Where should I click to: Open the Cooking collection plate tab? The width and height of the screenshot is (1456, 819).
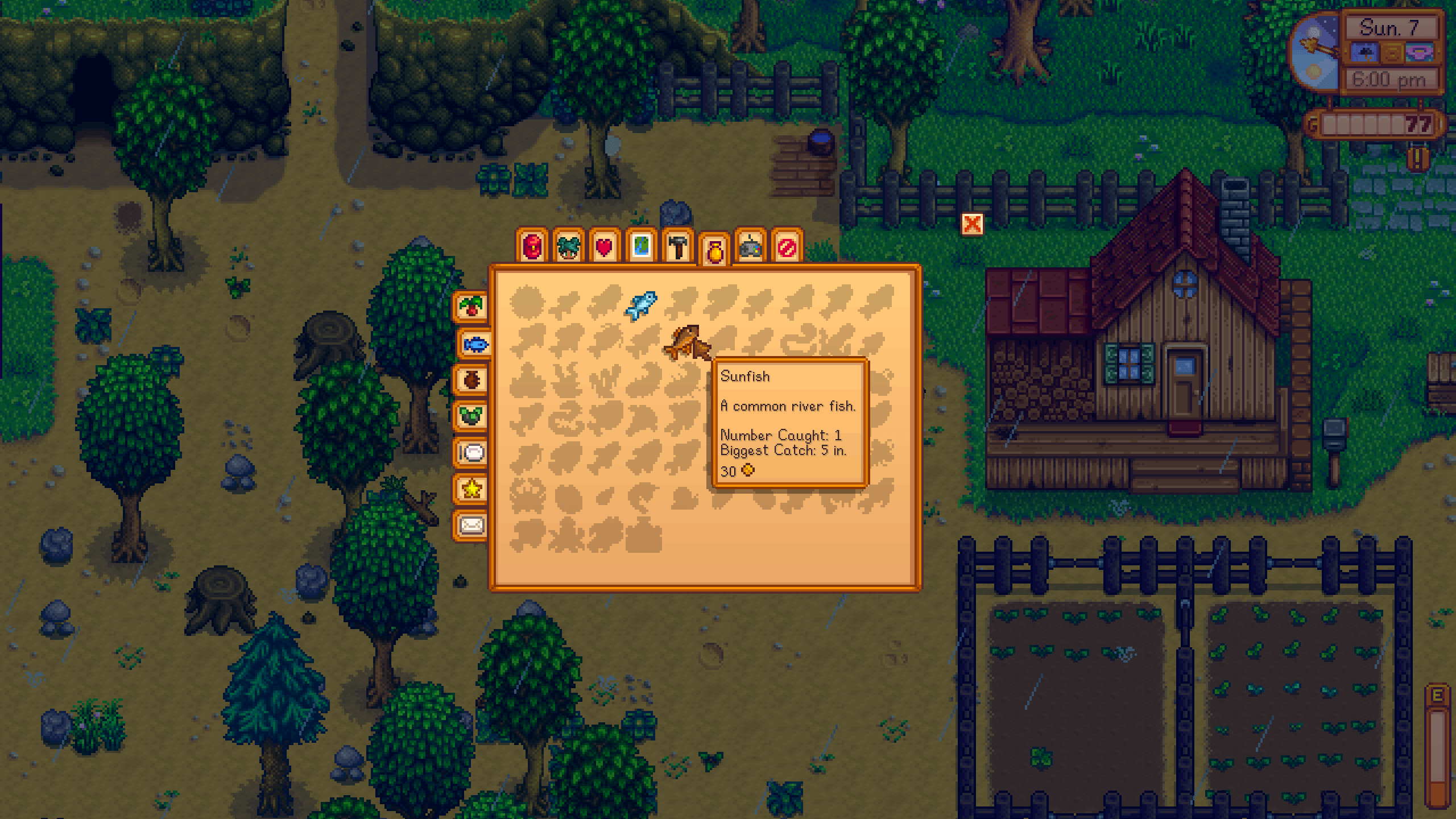pos(472,453)
